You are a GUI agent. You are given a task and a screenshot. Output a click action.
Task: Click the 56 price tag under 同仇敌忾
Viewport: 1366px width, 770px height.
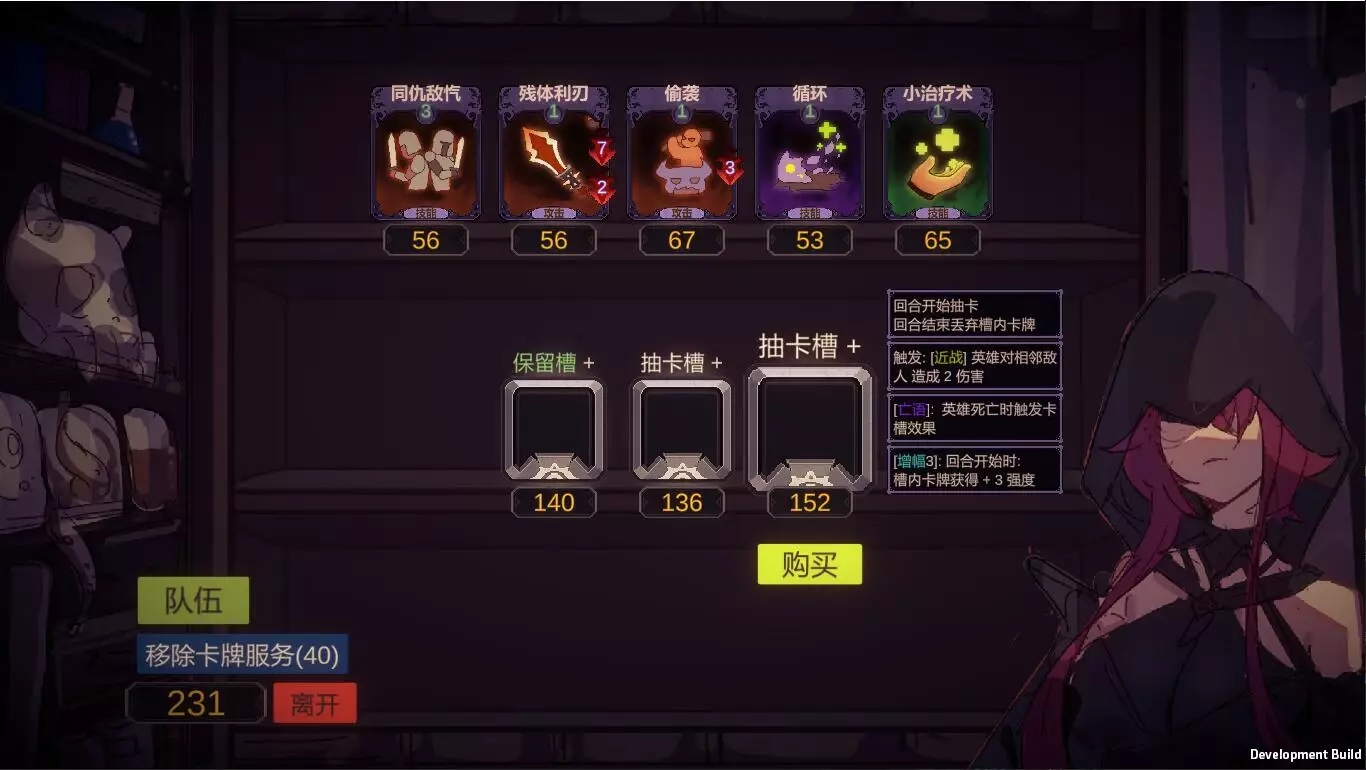pos(427,240)
